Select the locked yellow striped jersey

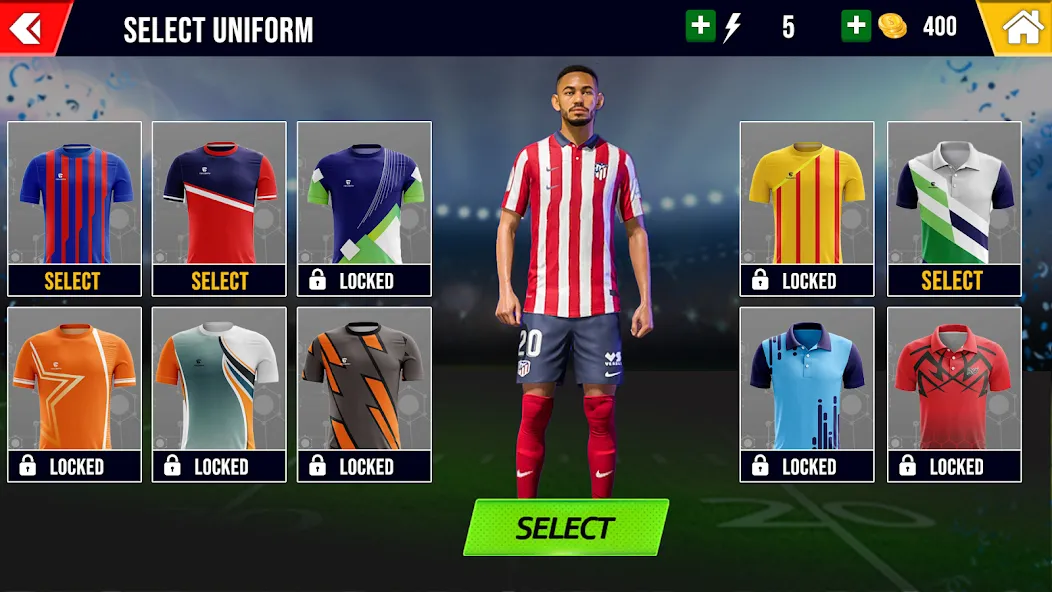(x=806, y=208)
